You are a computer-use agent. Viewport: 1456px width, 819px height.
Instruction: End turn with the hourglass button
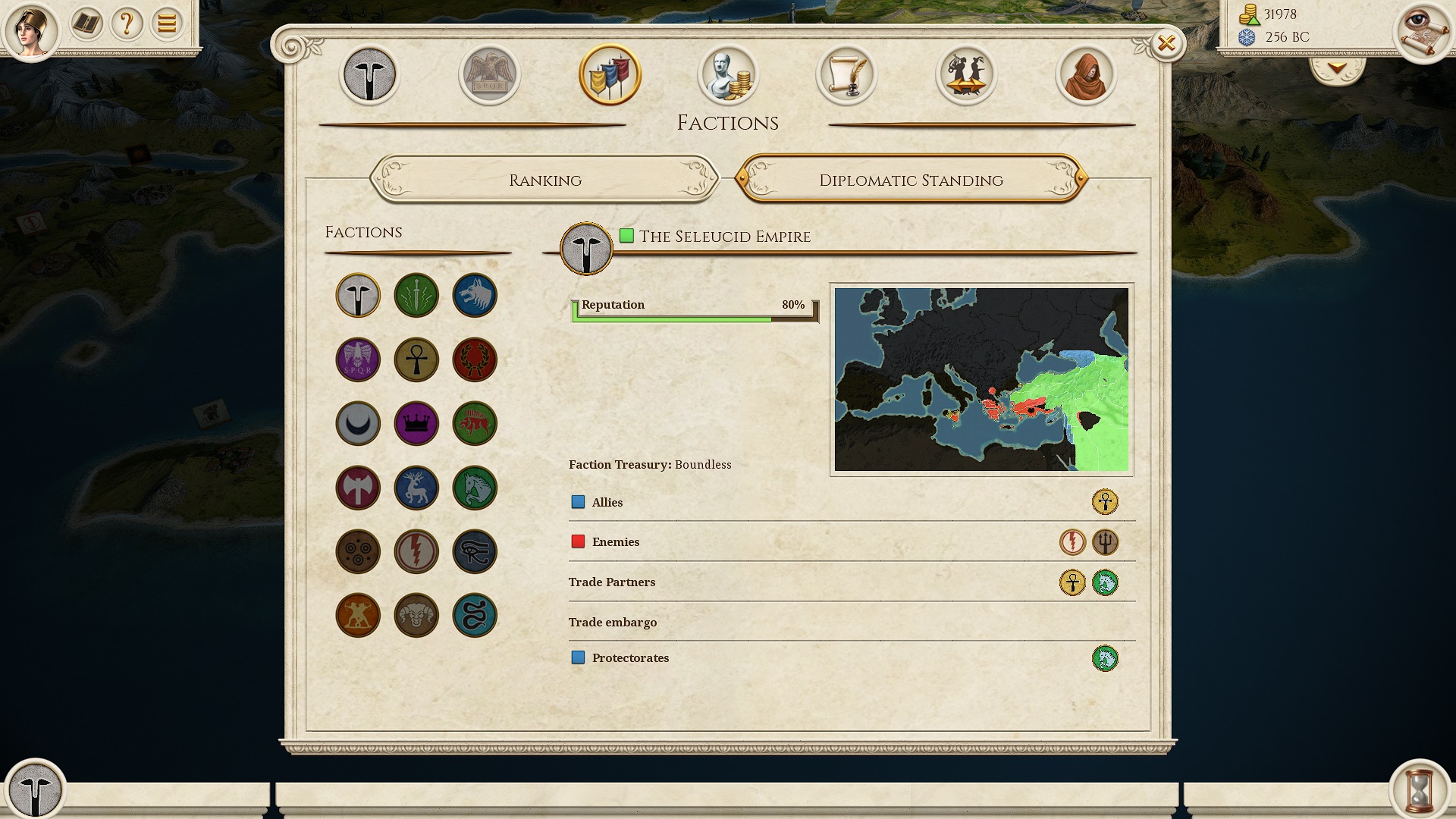pos(1419,789)
